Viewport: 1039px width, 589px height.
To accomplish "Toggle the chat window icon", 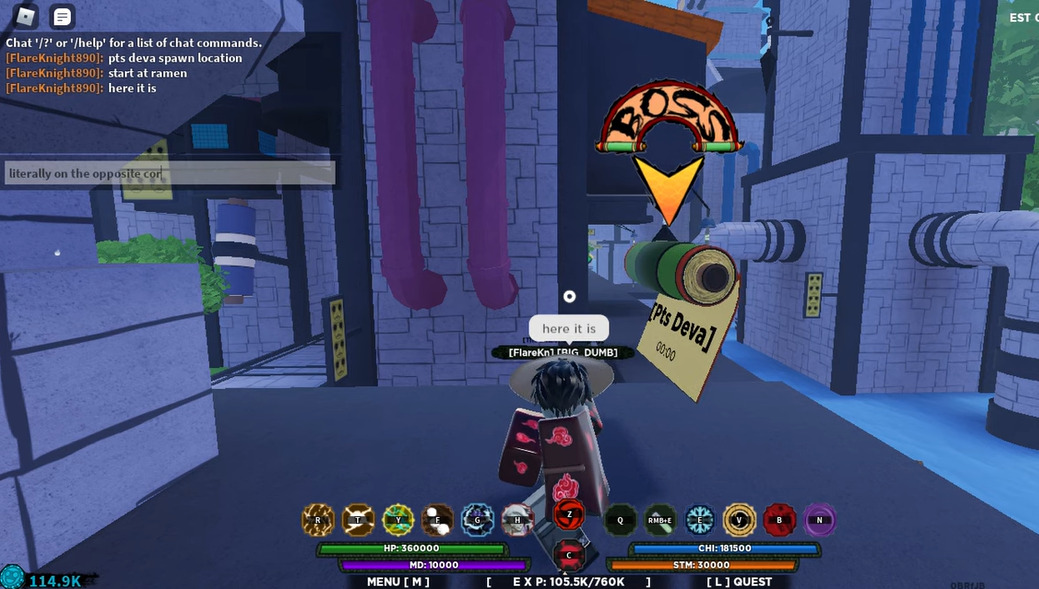I will tap(62, 16).
